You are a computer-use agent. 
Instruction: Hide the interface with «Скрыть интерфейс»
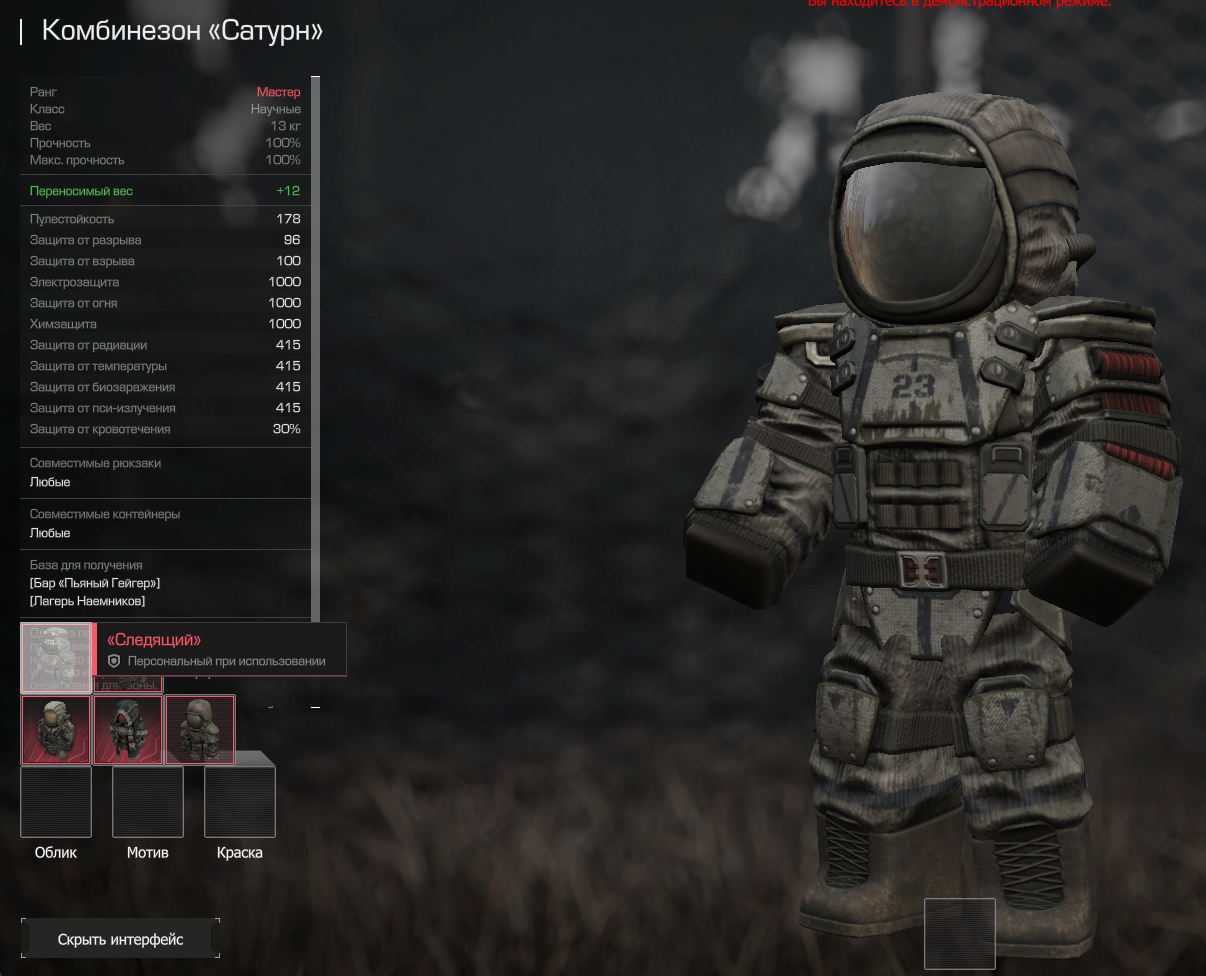click(120, 939)
